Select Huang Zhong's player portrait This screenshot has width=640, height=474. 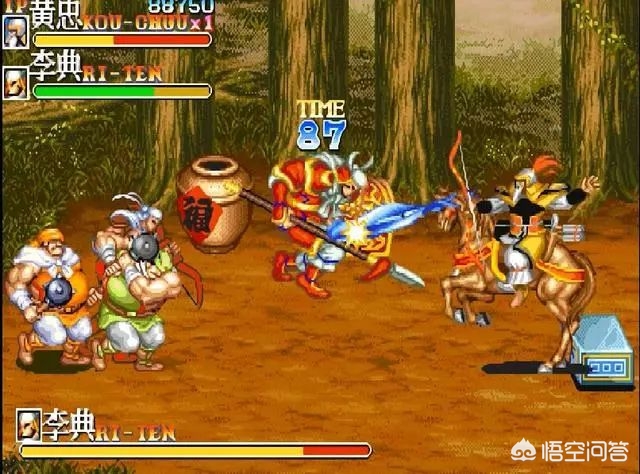[x=16, y=31]
